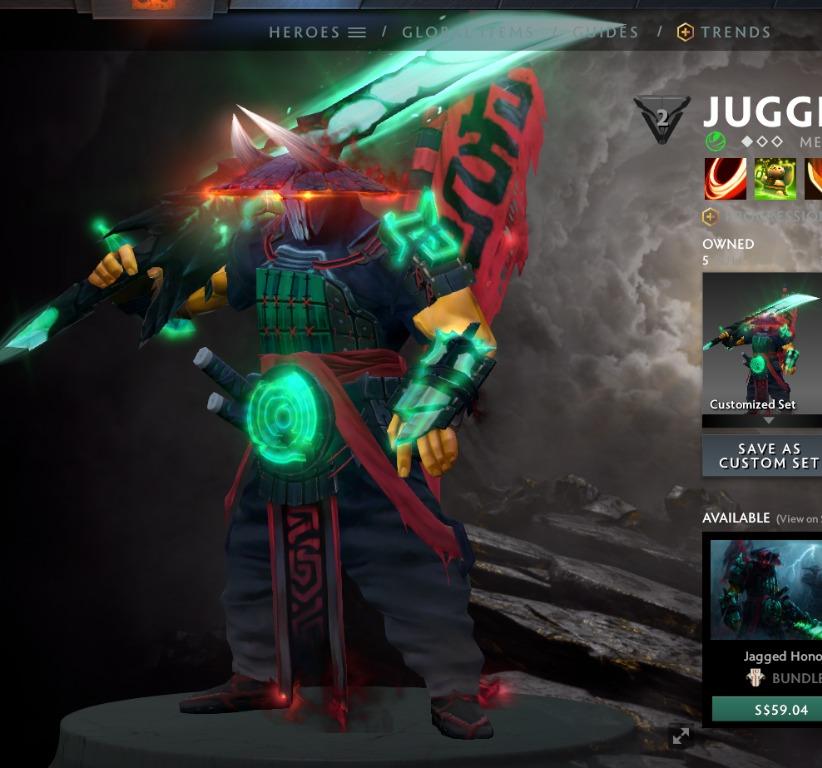Go to the Guides section
Image resolution: width=822 pixels, height=768 pixels.
606,32
